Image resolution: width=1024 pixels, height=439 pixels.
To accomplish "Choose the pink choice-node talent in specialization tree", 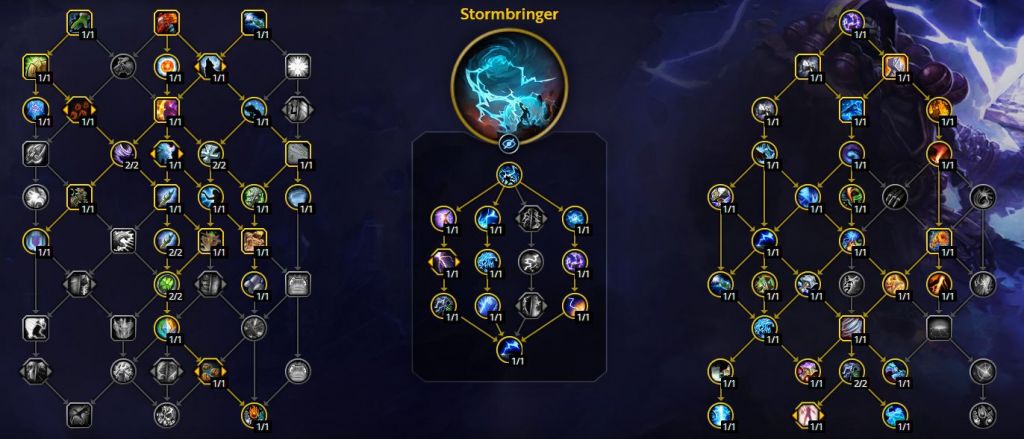I will 808,412.
